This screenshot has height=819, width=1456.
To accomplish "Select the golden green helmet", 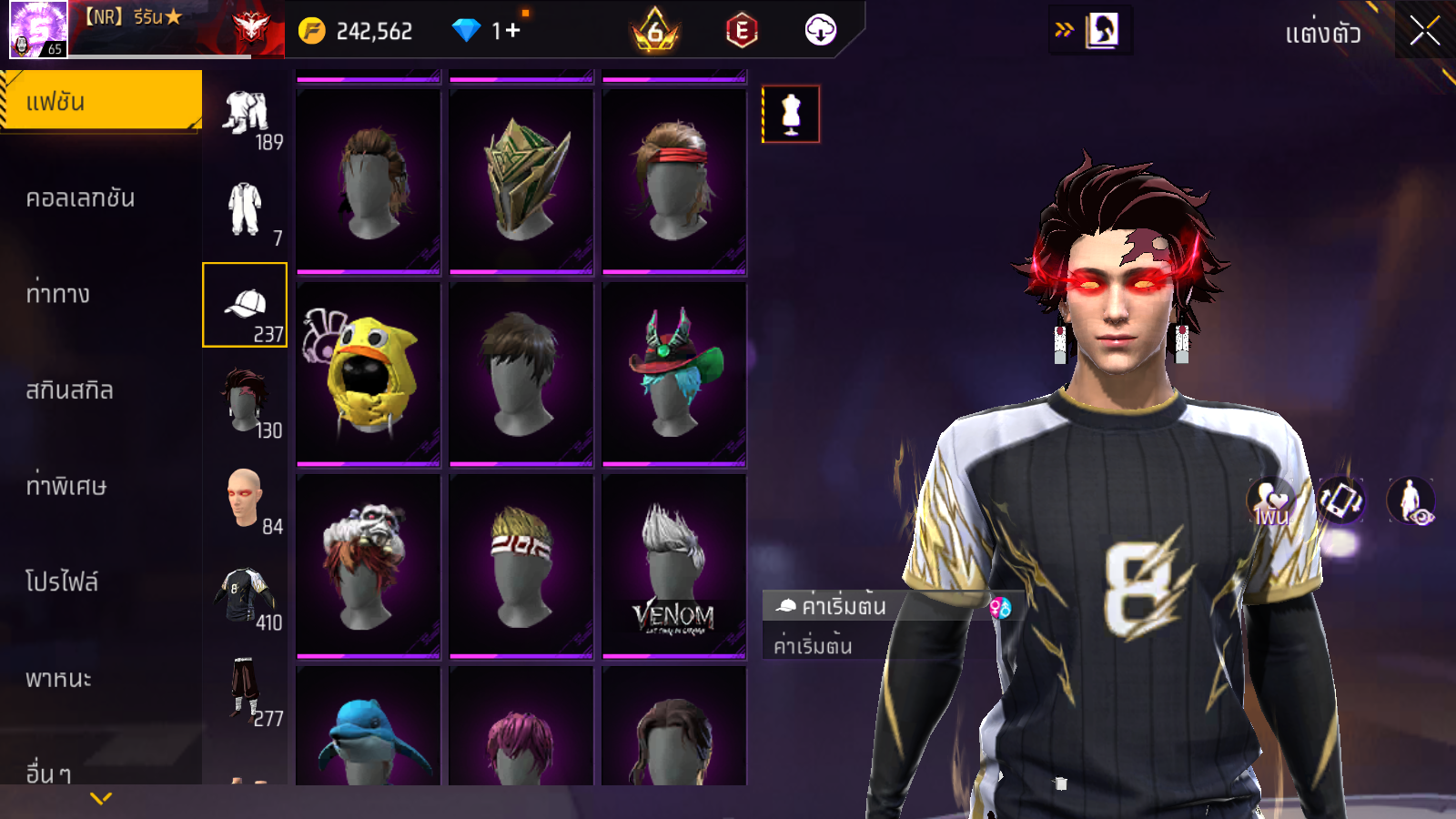I will [x=521, y=180].
